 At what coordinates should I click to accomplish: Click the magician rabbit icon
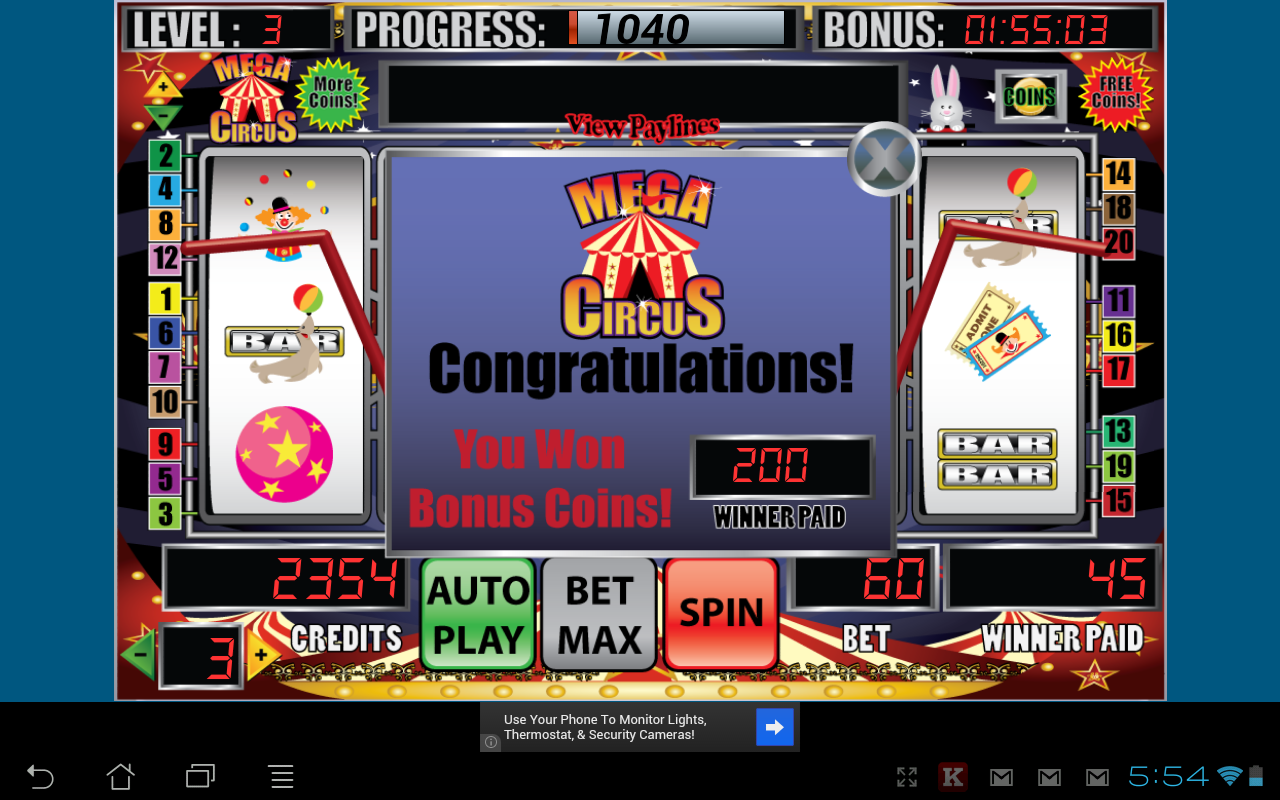click(x=945, y=100)
